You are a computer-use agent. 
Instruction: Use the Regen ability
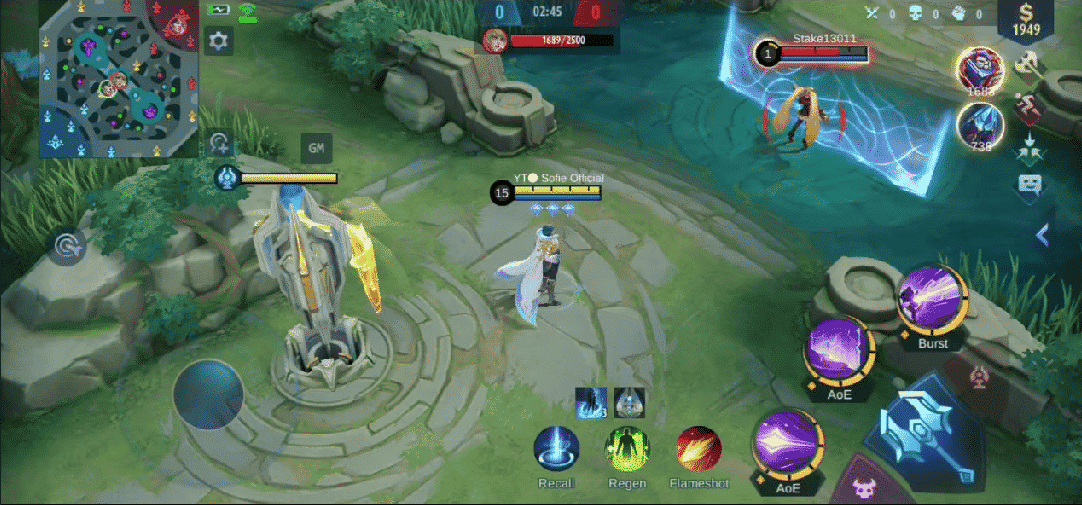pos(627,450)
